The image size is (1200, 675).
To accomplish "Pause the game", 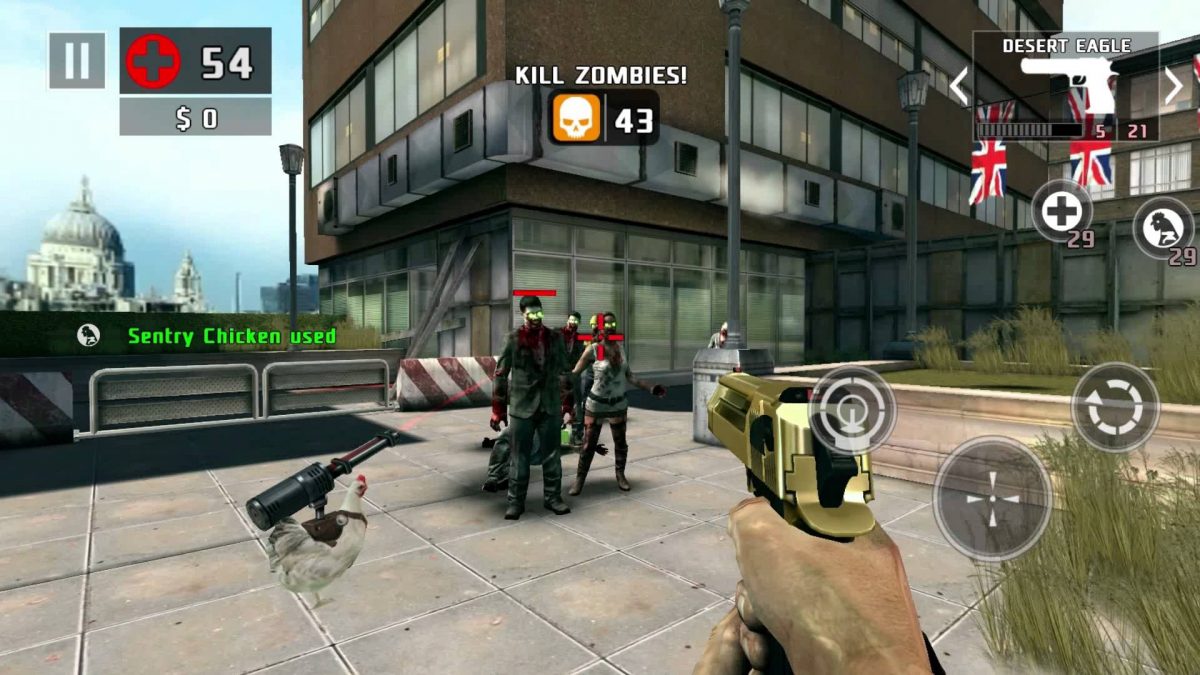I will tap(76, 60).
